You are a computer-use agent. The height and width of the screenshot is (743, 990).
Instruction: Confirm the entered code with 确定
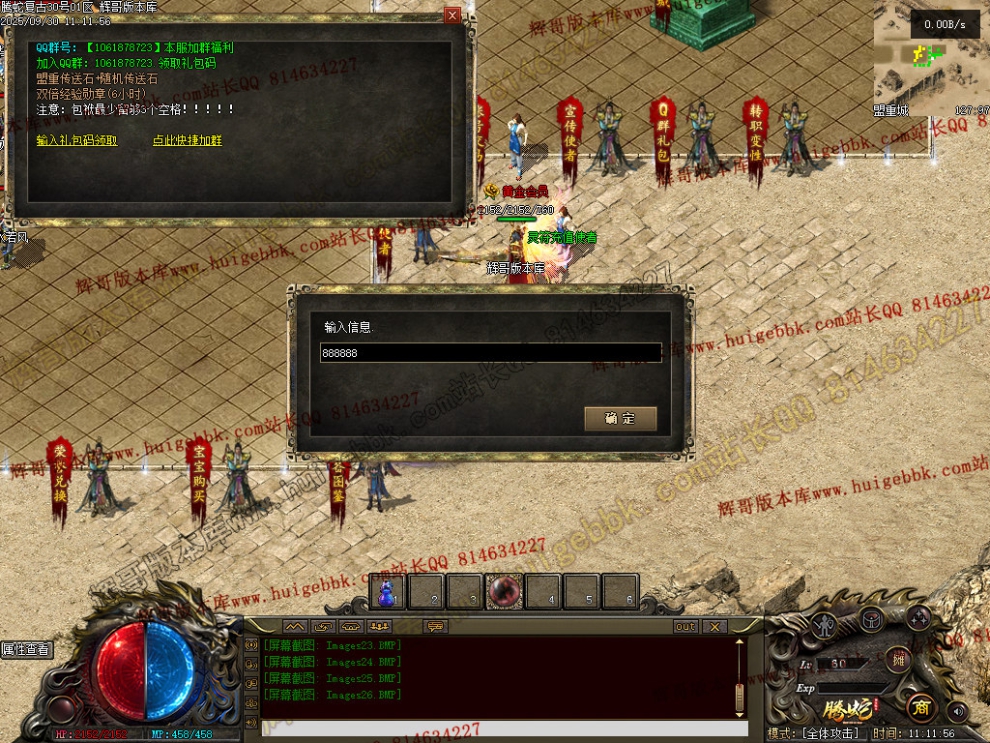pyautogui.click(x=620, y=419)
